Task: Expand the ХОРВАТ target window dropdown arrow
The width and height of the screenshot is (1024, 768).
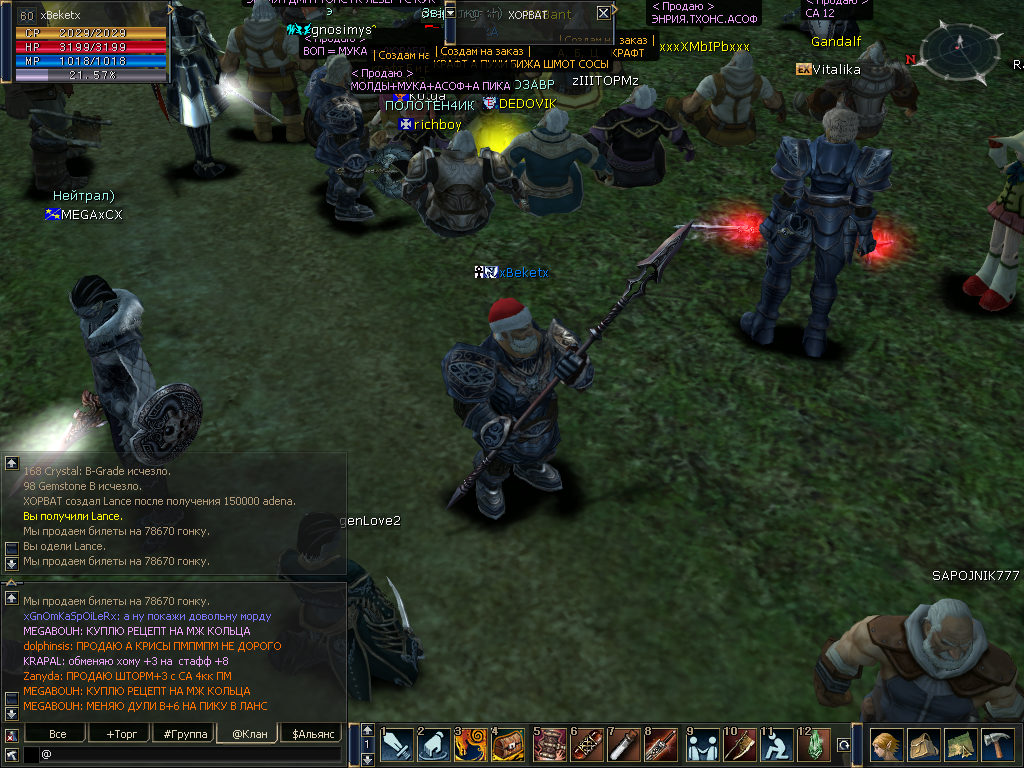Action: [450, 13]
